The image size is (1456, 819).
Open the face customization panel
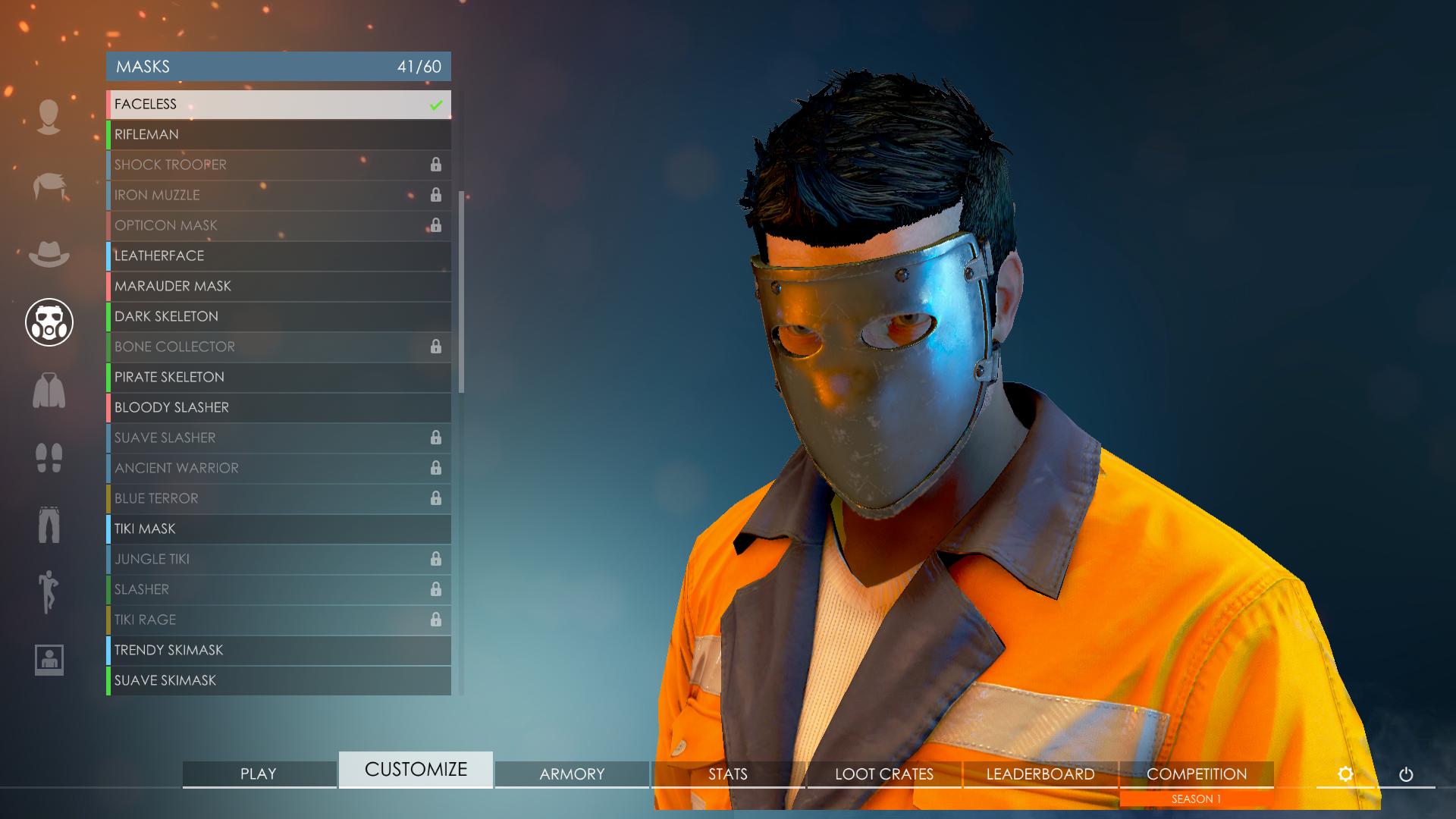pyautogui.click(x=49, y=115)
